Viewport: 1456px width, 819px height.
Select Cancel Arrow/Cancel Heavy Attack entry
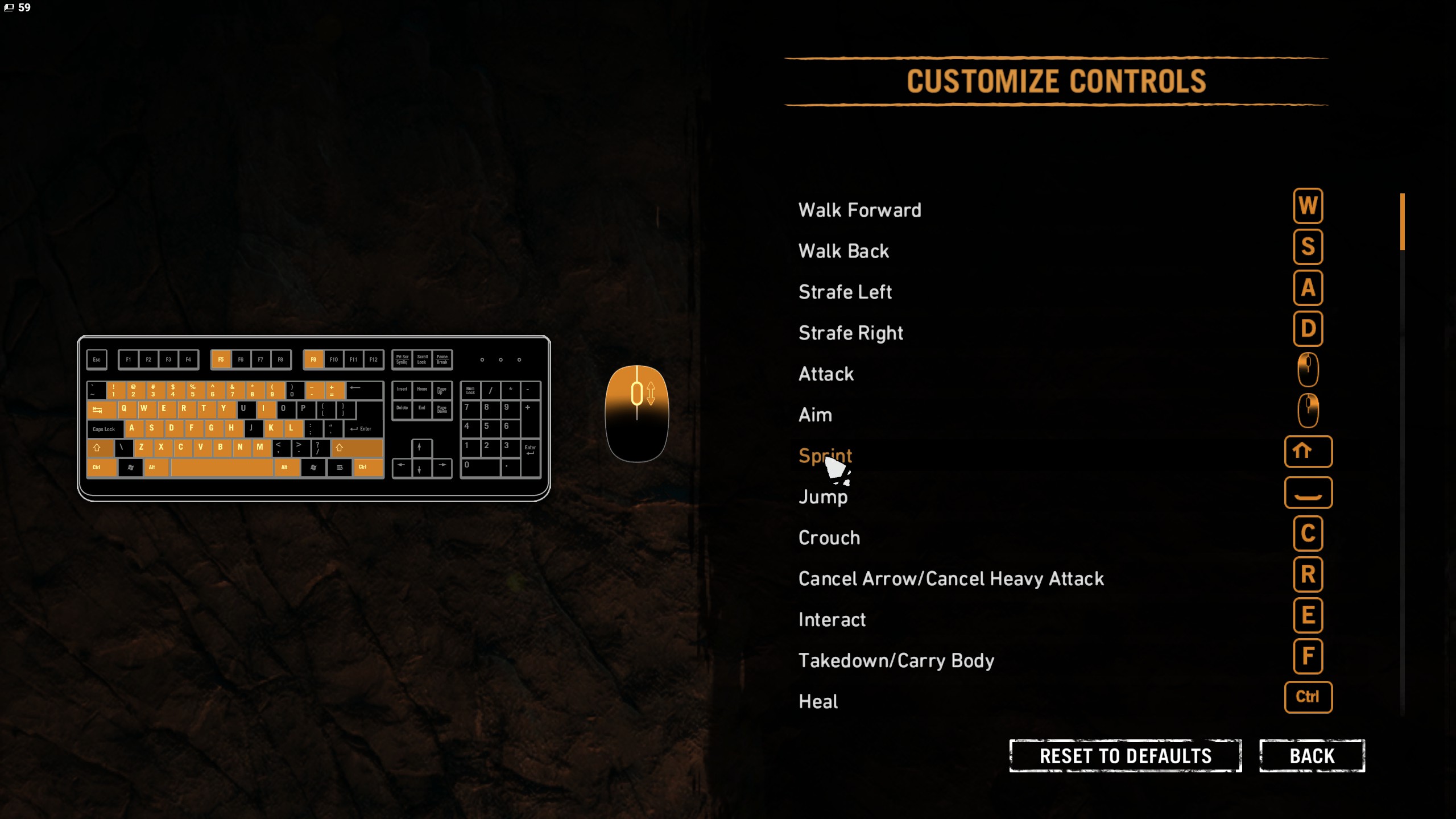[x=950, y=578]
